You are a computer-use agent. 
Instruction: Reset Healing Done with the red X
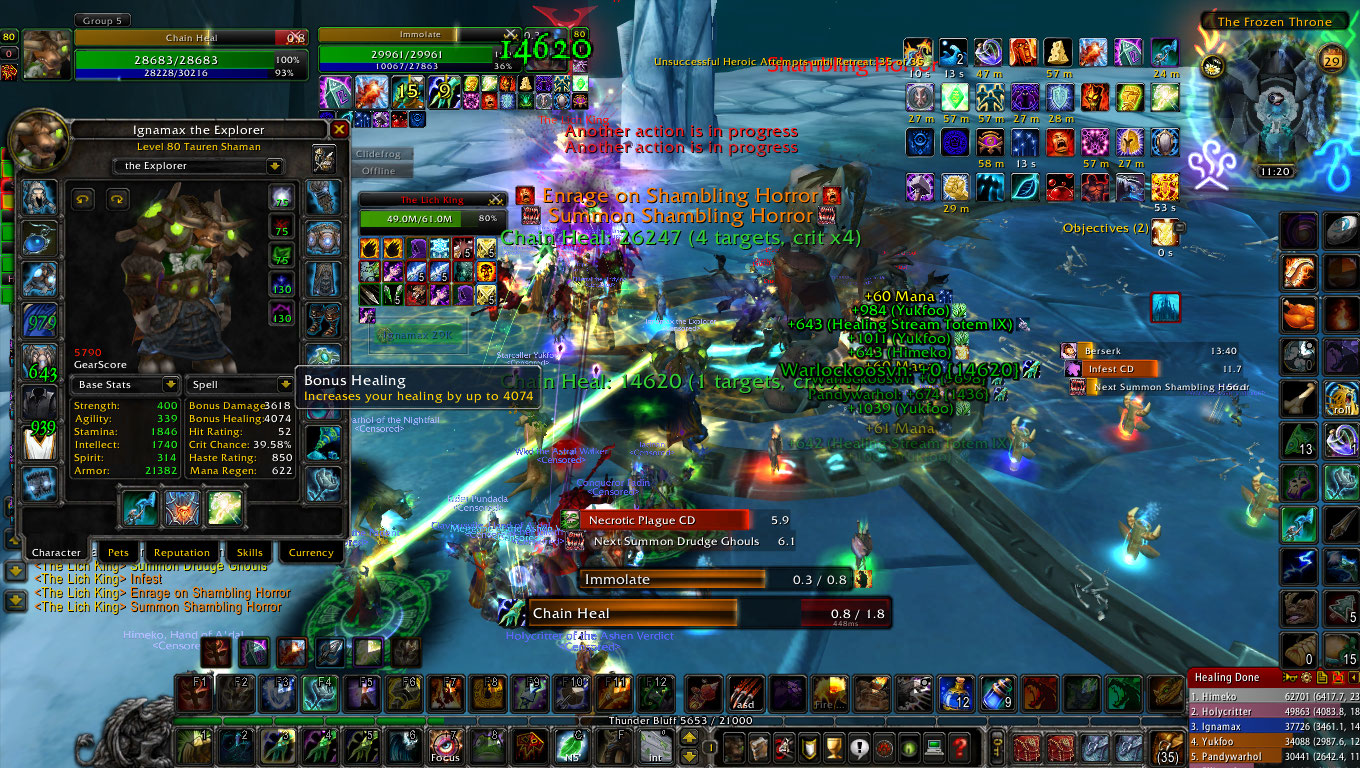[1338, 677]
